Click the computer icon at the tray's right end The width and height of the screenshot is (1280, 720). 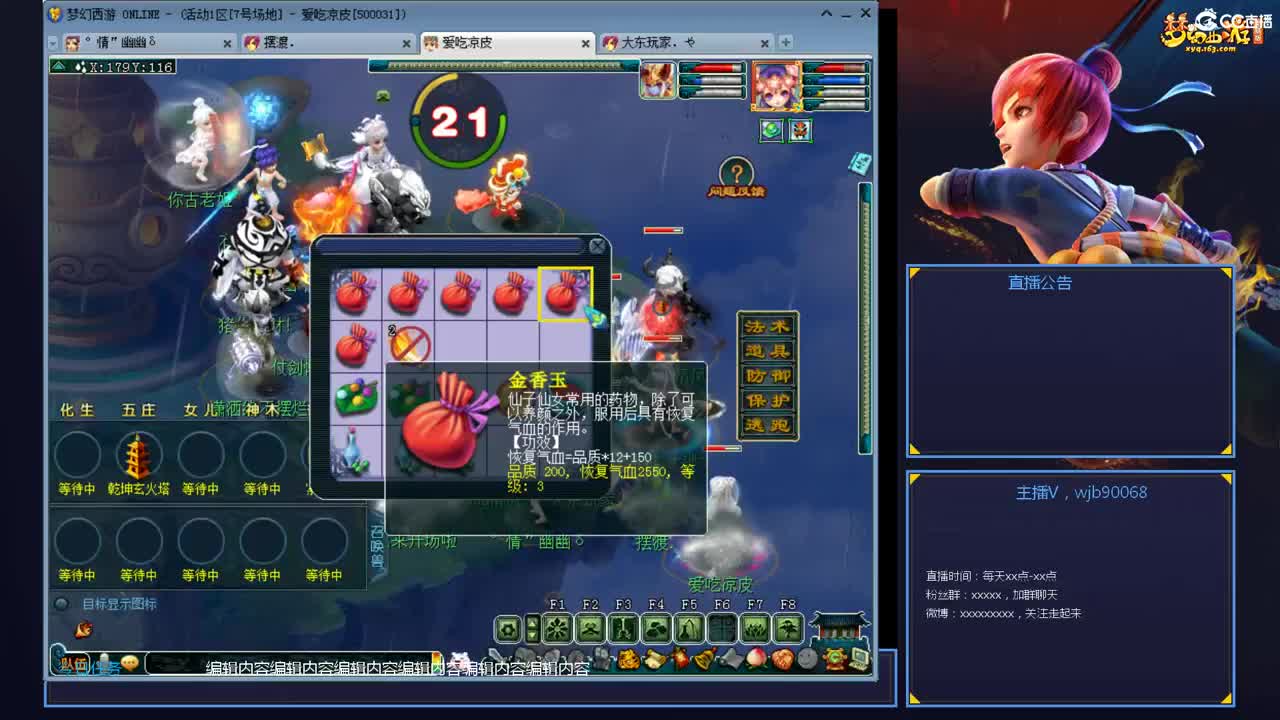point(858,658)
